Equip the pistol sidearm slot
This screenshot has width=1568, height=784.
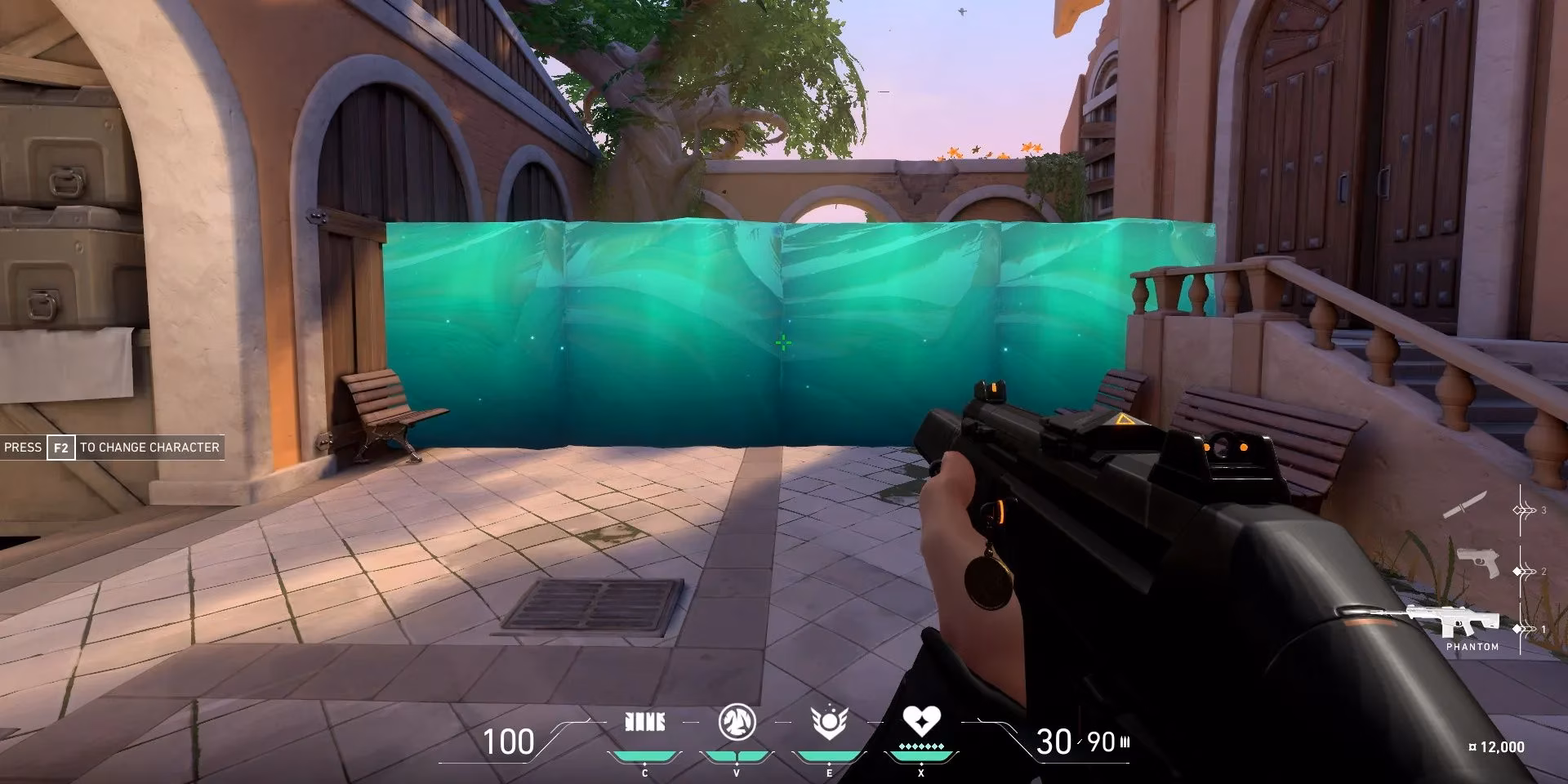pyautogui.click(x=1477, y=563)
